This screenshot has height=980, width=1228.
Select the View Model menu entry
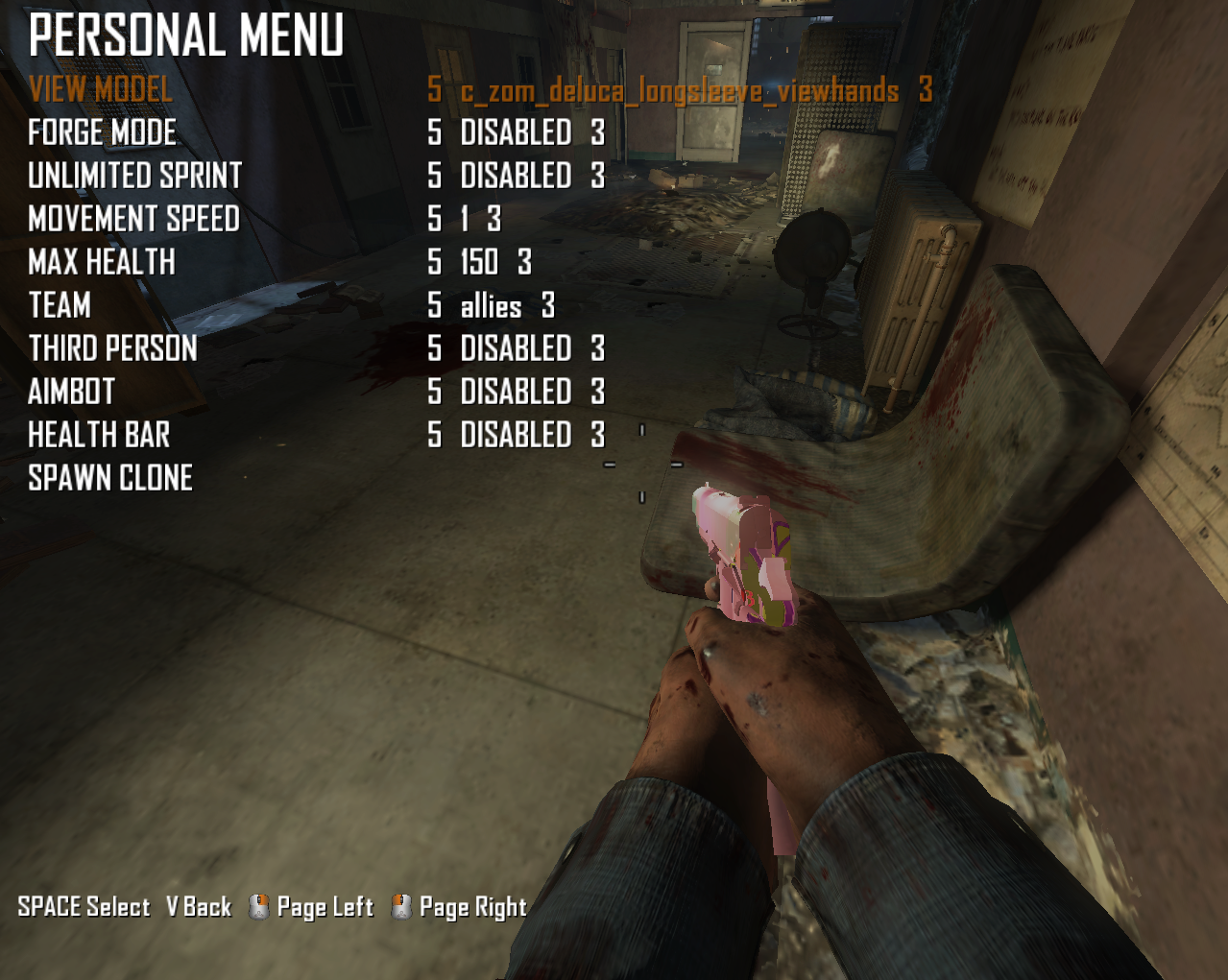click(101, 90)
